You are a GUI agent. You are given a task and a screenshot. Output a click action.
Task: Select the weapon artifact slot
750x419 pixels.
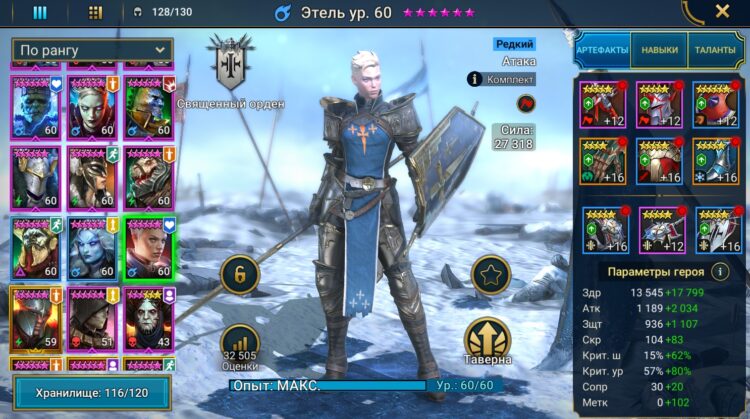[x=603, y=105]
